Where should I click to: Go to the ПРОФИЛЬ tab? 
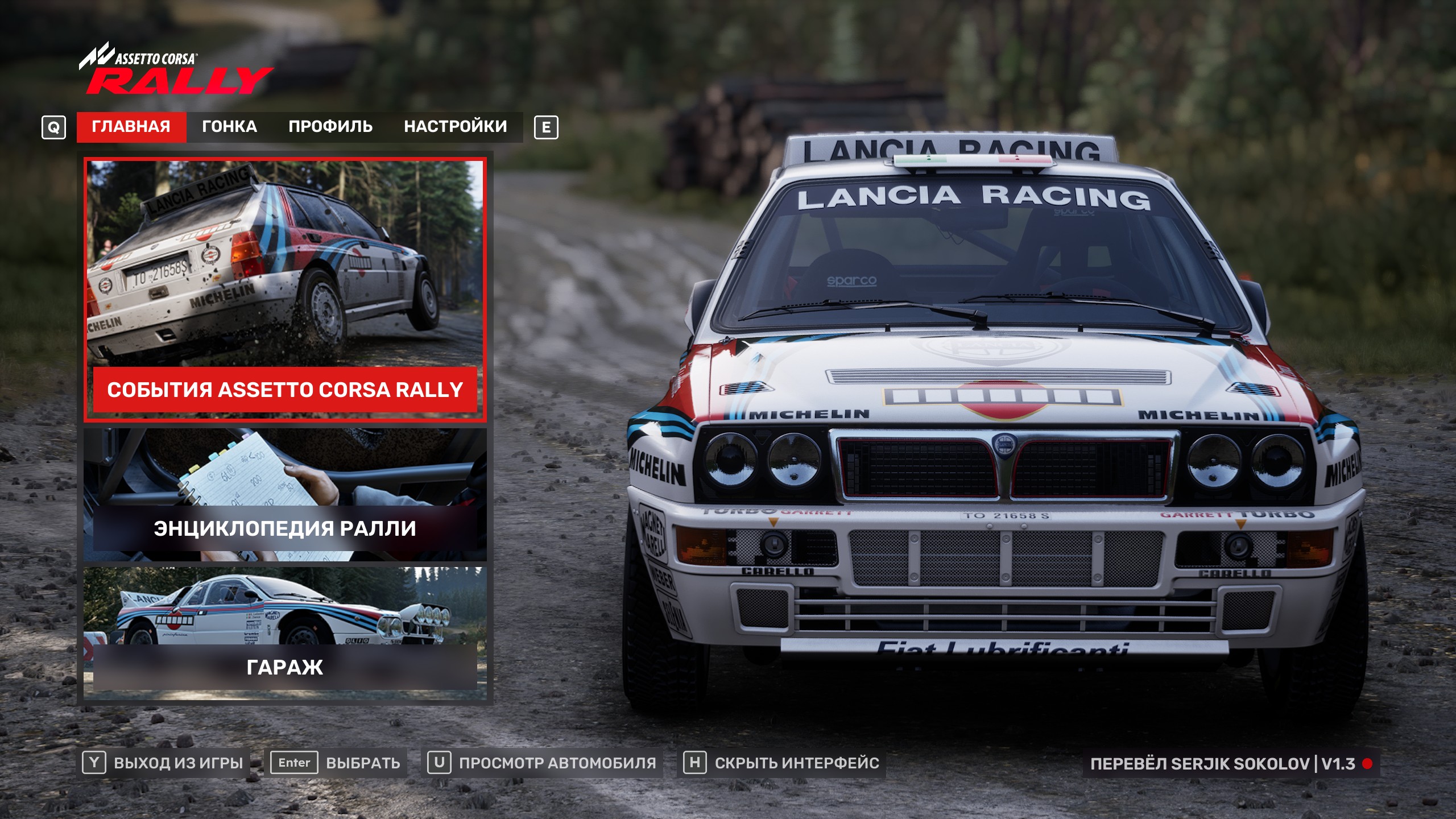click(330, 126)
